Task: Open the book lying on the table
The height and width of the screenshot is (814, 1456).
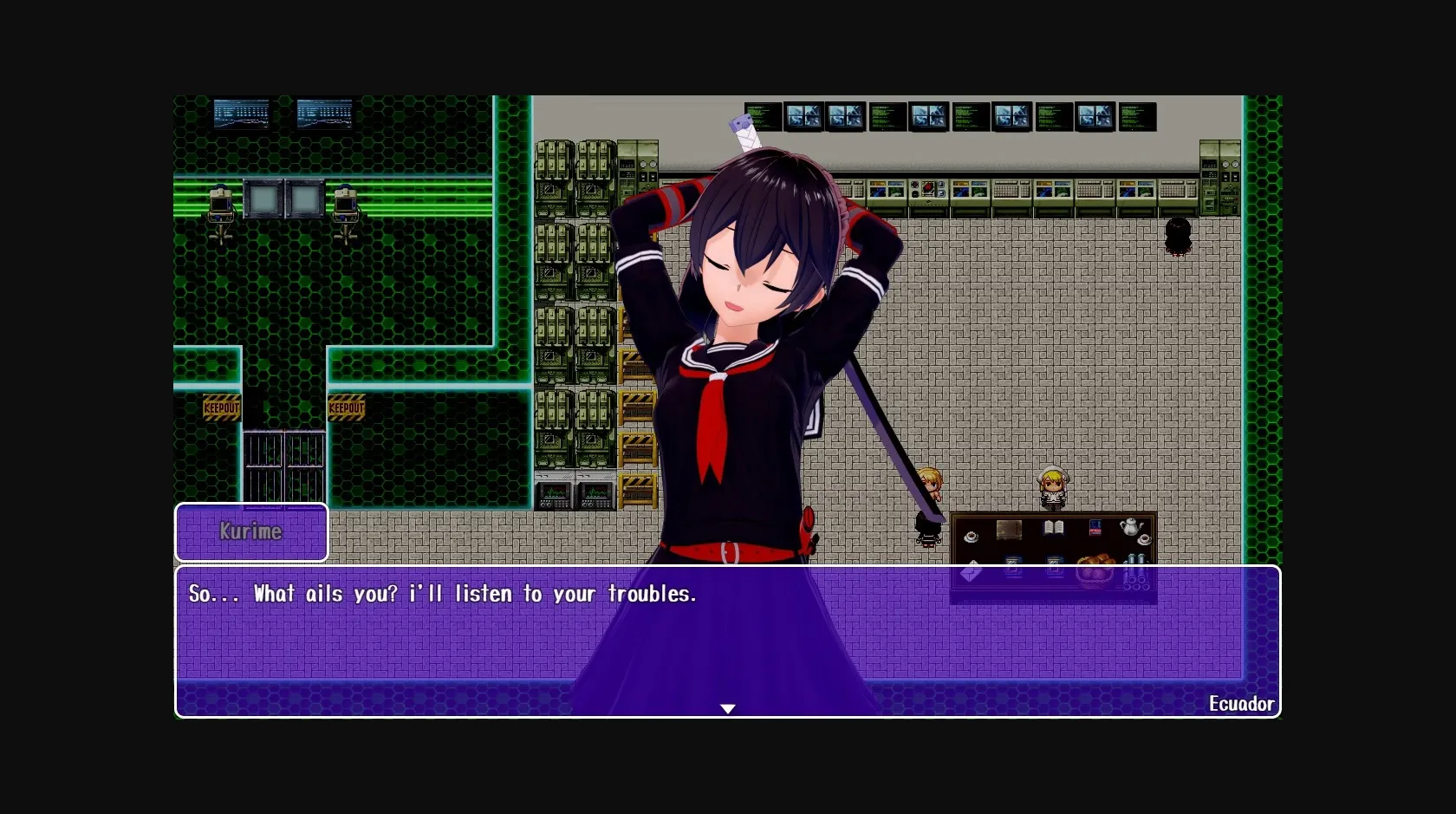Action: click(1053, 527)
